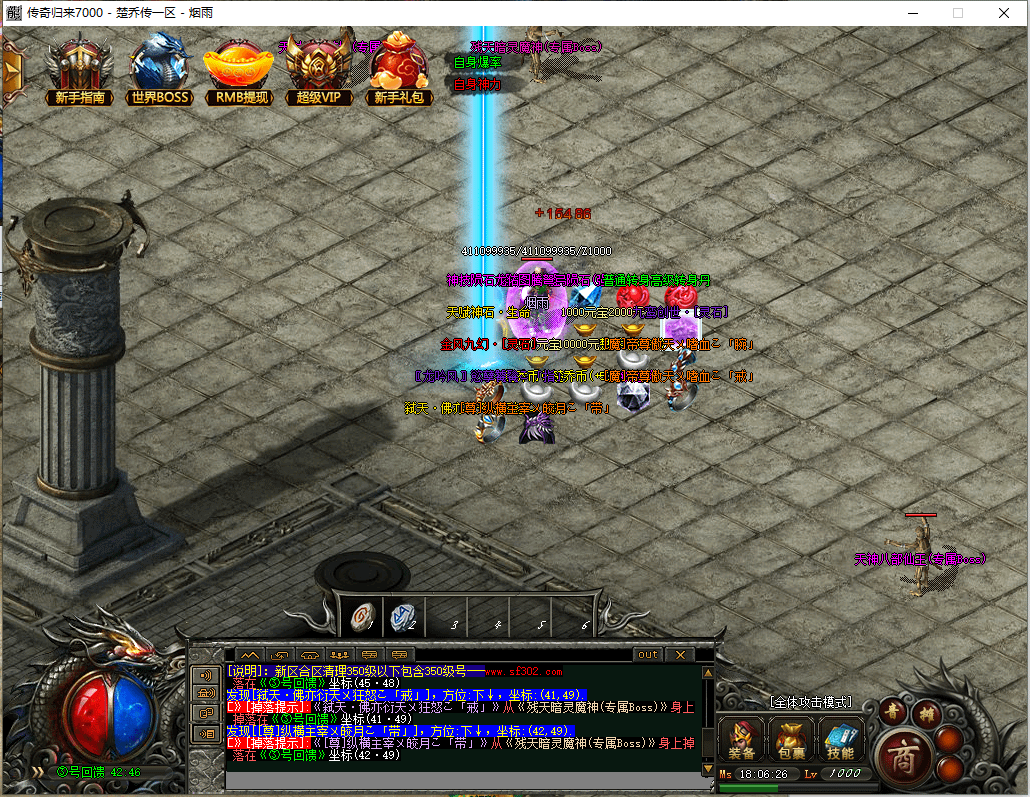Toggle the 音 sound button

(893, 711)
